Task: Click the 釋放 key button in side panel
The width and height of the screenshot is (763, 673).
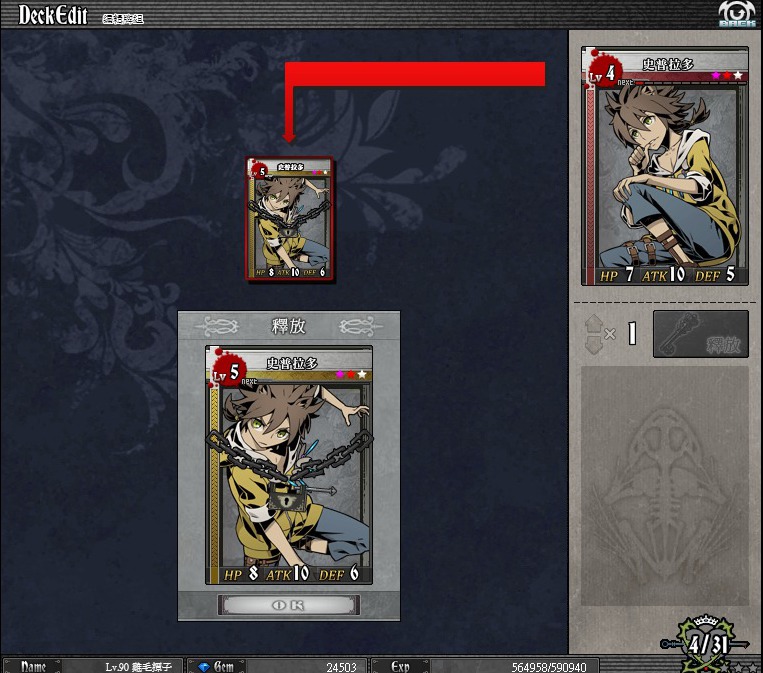Action: point(700,334)
